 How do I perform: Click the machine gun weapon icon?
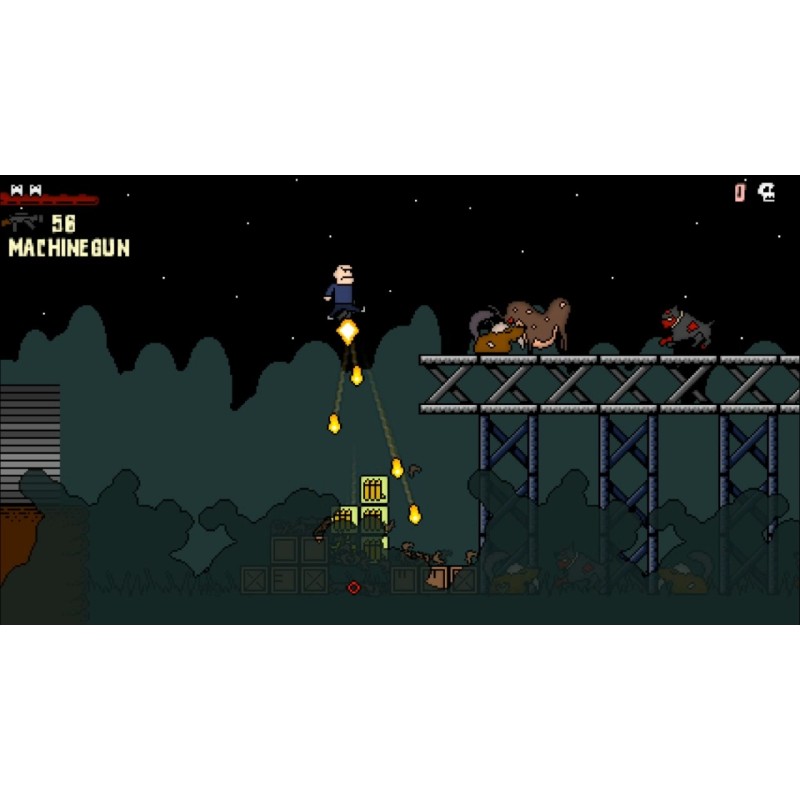point(24,222)
